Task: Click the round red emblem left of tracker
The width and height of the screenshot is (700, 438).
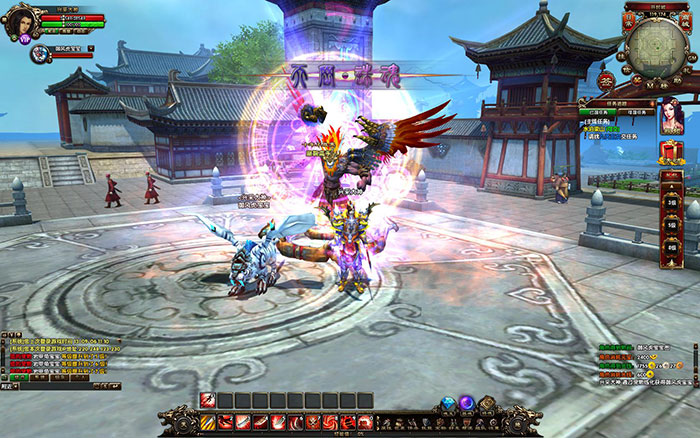Action: coord(605,82)
